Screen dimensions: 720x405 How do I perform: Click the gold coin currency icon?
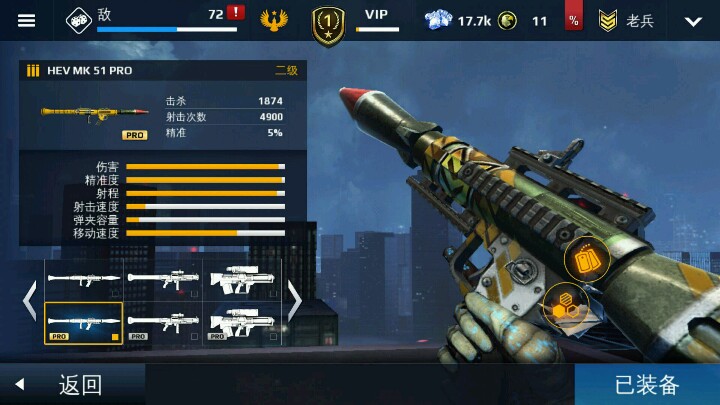point(507,20)
